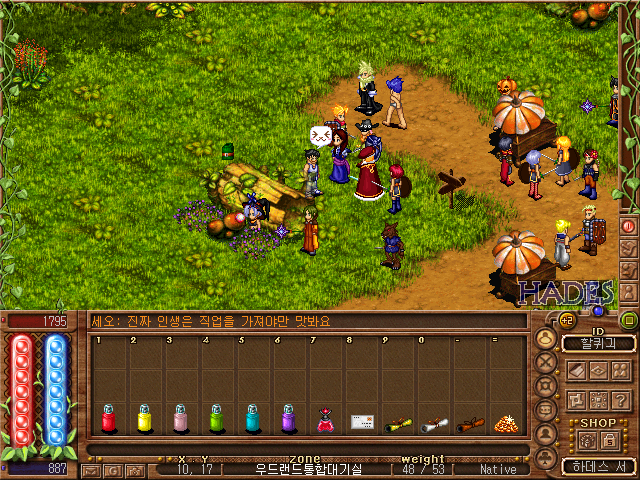Image resolution: width=640 pixels, height=480 pixels.
Task: Open the shop padlock button
Action: [x=608, y=438]
